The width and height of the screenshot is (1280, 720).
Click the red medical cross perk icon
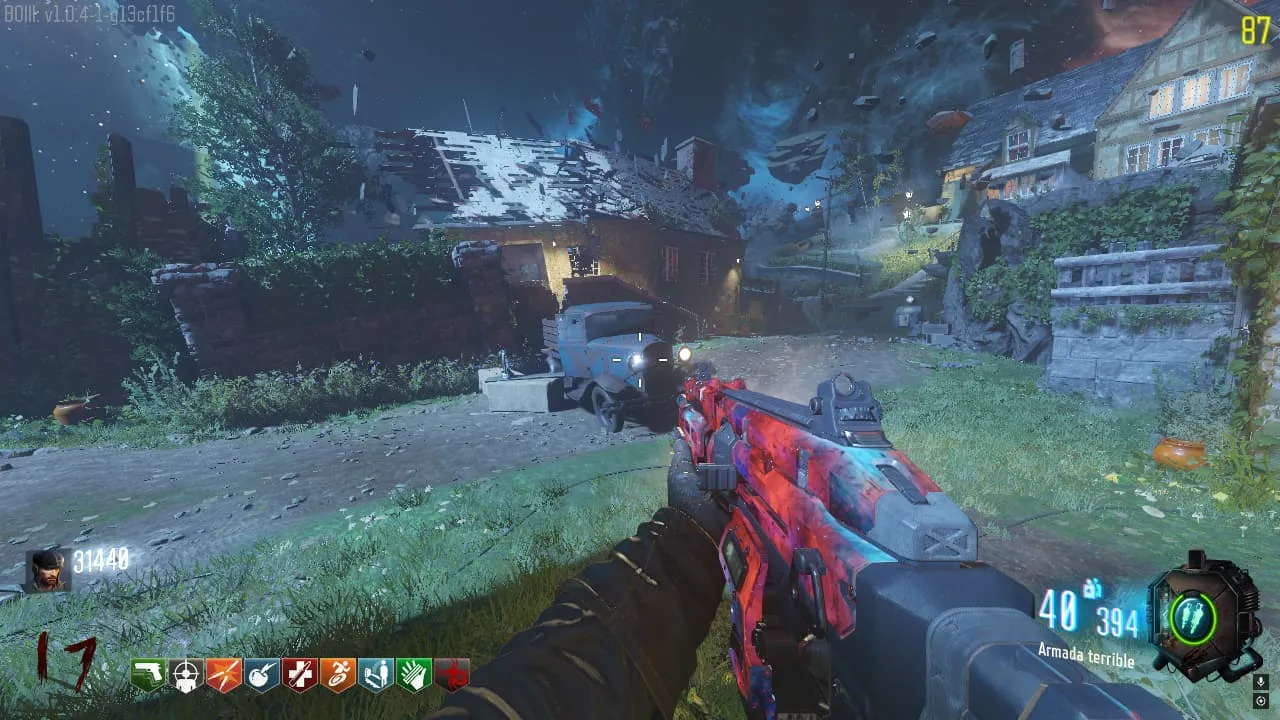pyautogui.click(x=300, y=675)
